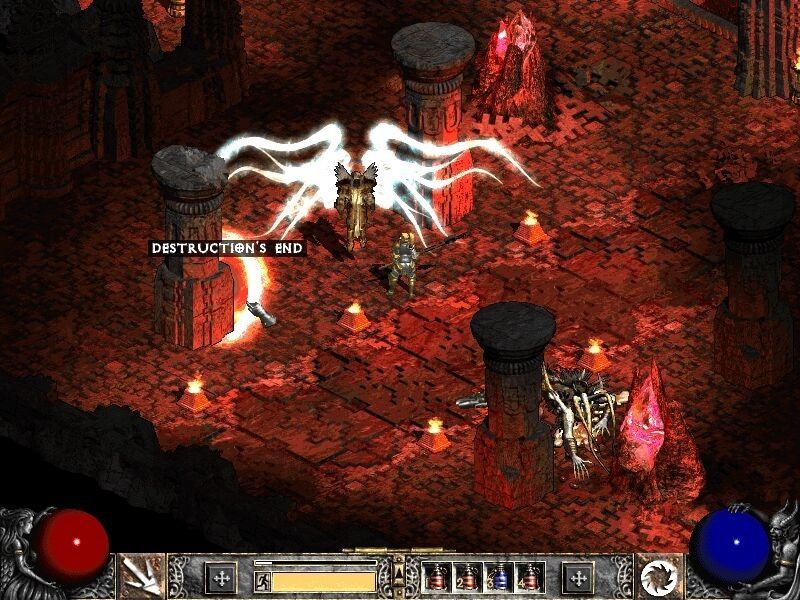Screen dimensions: 800x600
Task: Open the new stat points button
Action: coord(221,577)
